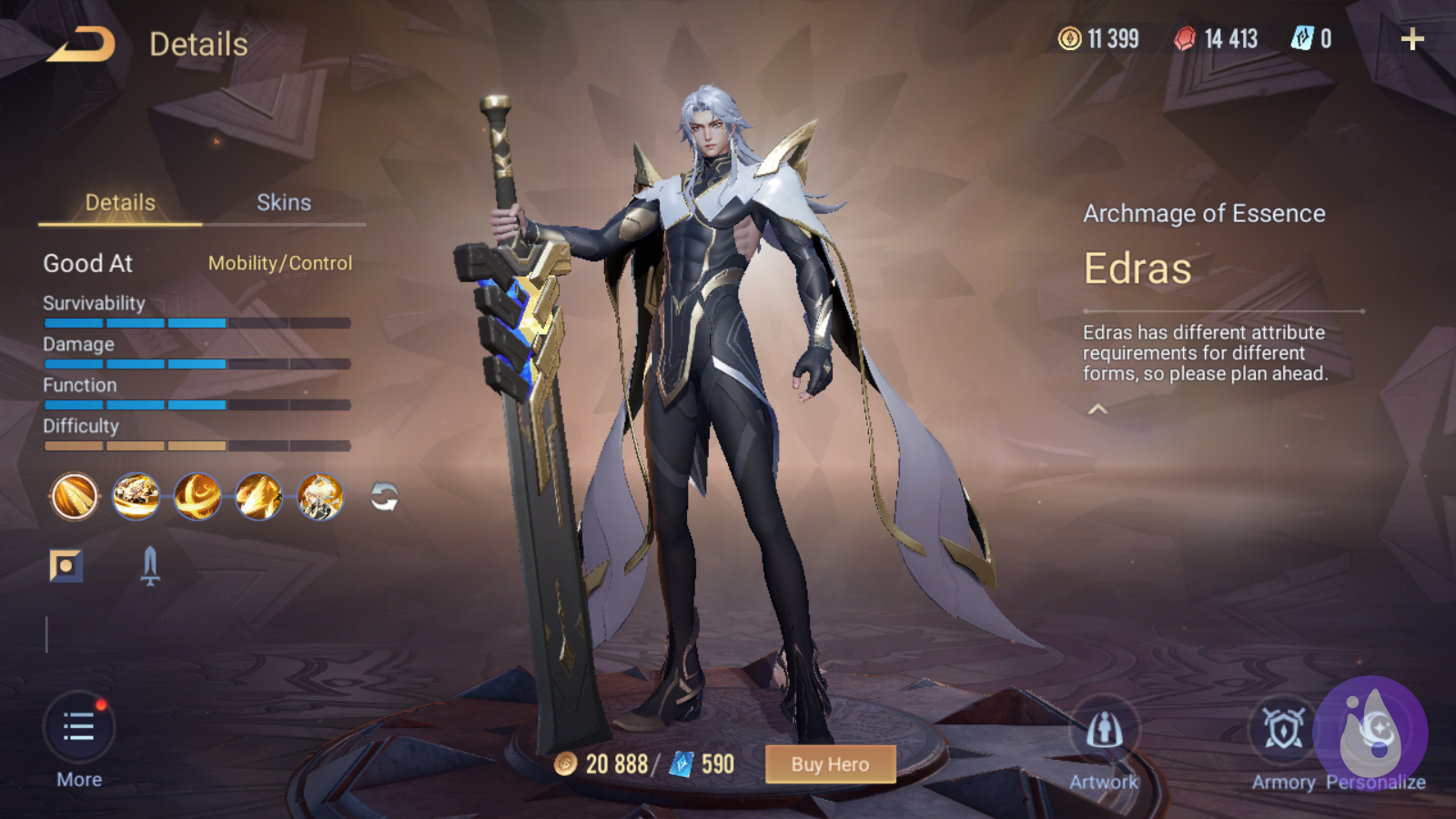
Task: Select the skill icon with hero in golden whirl
Action: pos(136,497)
